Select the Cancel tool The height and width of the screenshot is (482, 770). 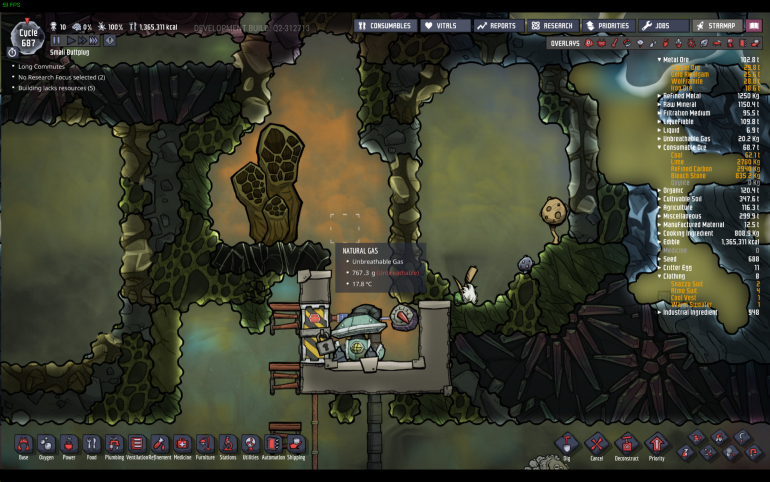pos(597,445)
